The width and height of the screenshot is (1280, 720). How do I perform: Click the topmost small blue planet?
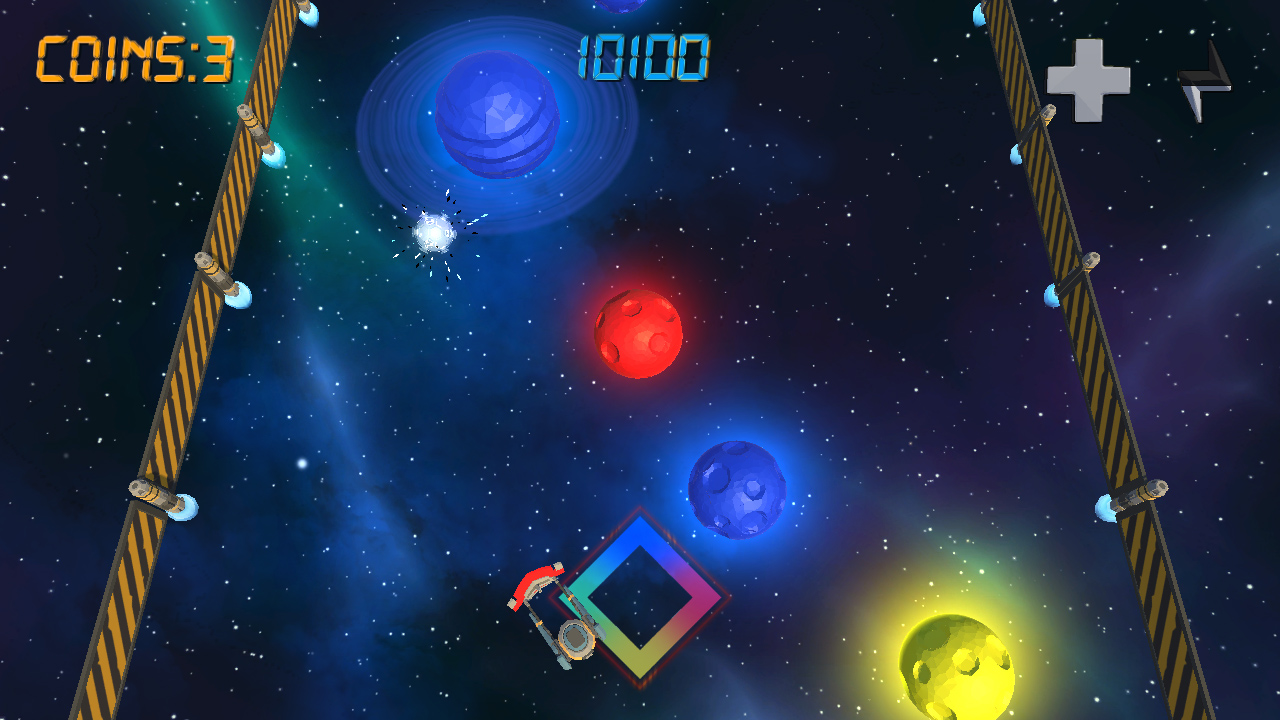point(620,8)
